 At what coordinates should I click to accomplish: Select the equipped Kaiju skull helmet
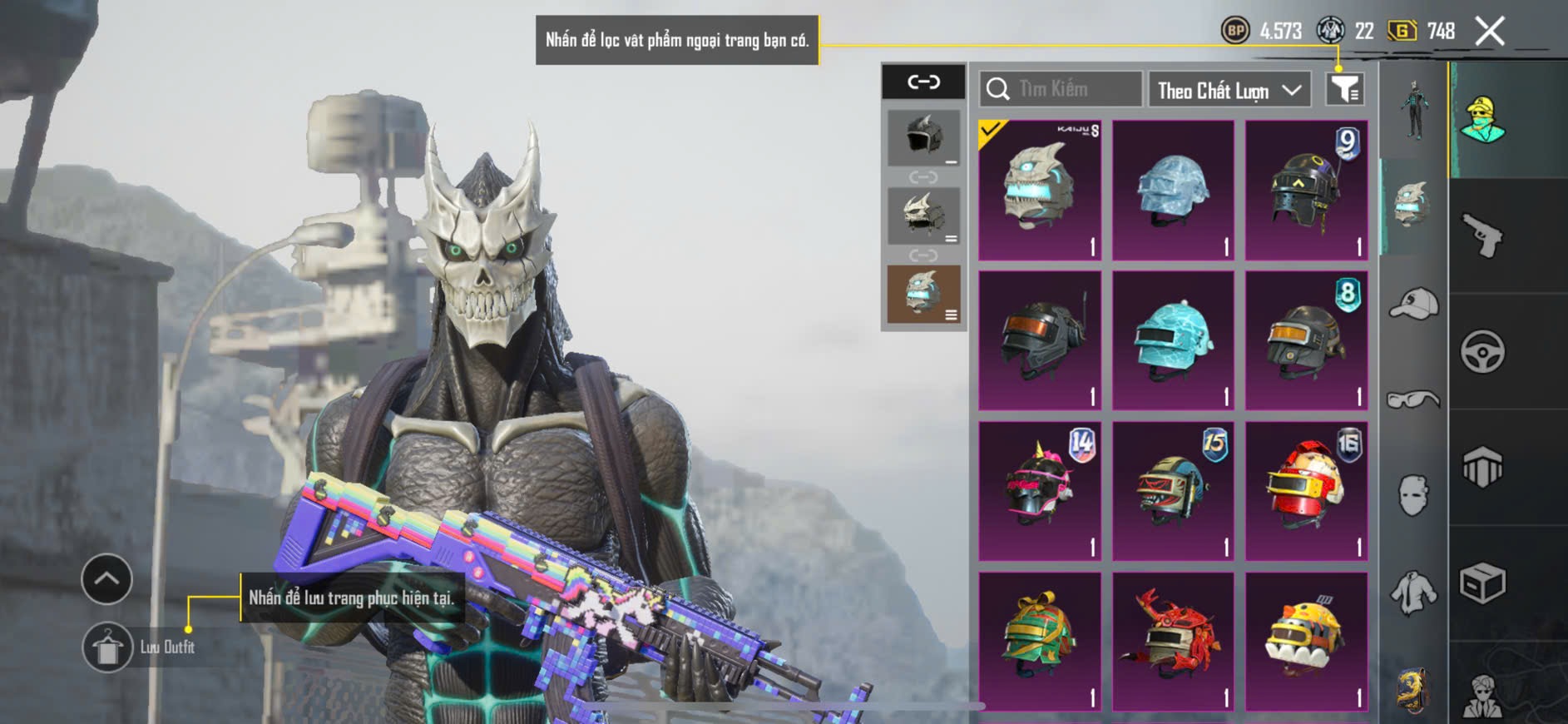tap(1040, 190)
